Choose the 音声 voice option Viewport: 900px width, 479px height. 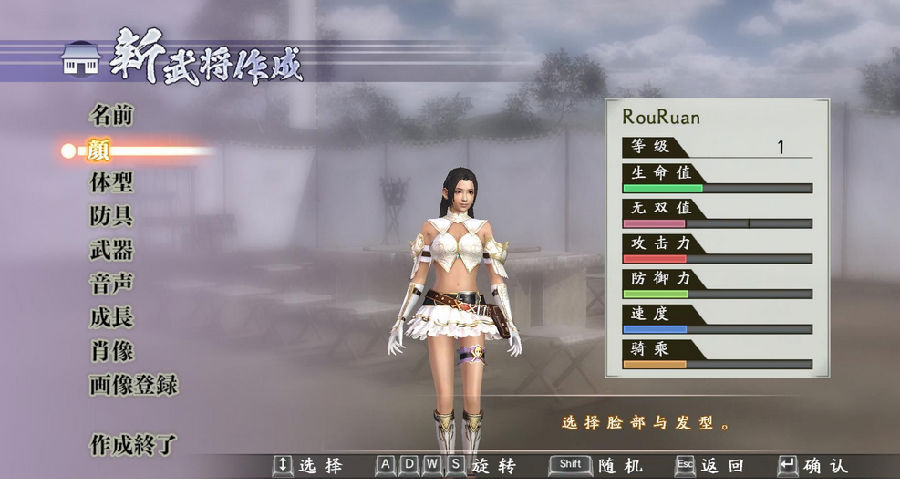[x=110, y=285]
